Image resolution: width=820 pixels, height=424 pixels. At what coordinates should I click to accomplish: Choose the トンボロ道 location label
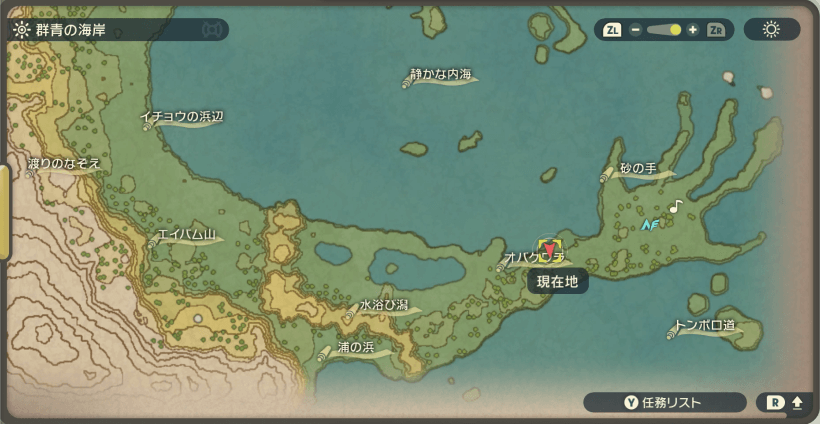[704, 326]
